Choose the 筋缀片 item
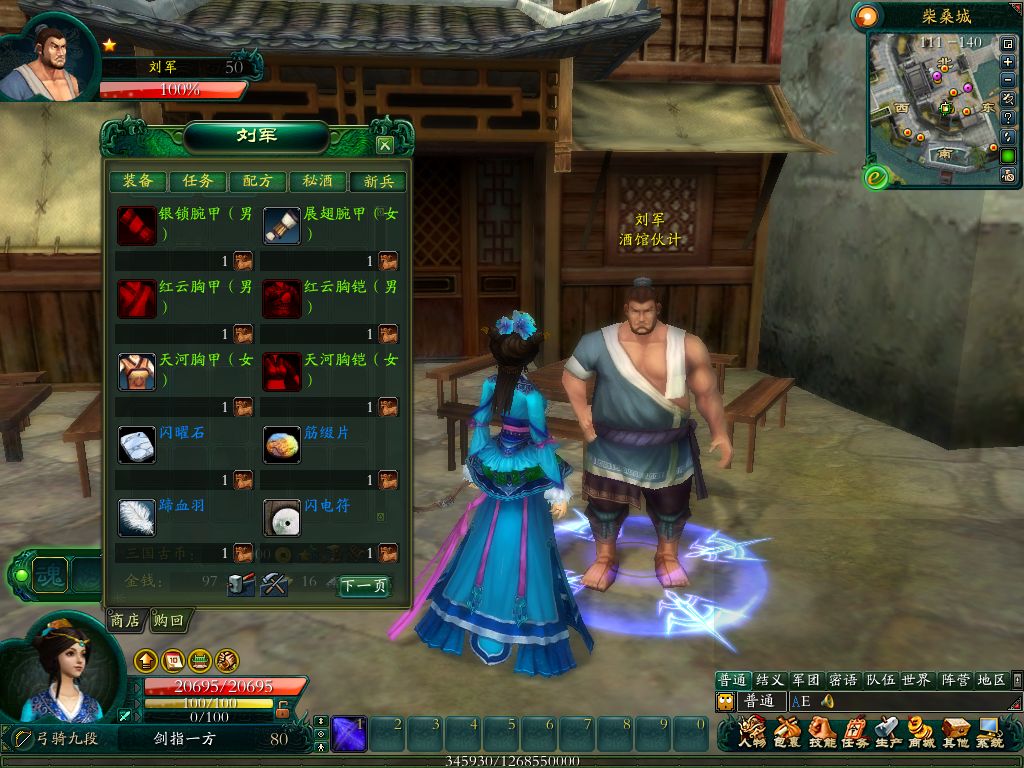 click(282, 444)
